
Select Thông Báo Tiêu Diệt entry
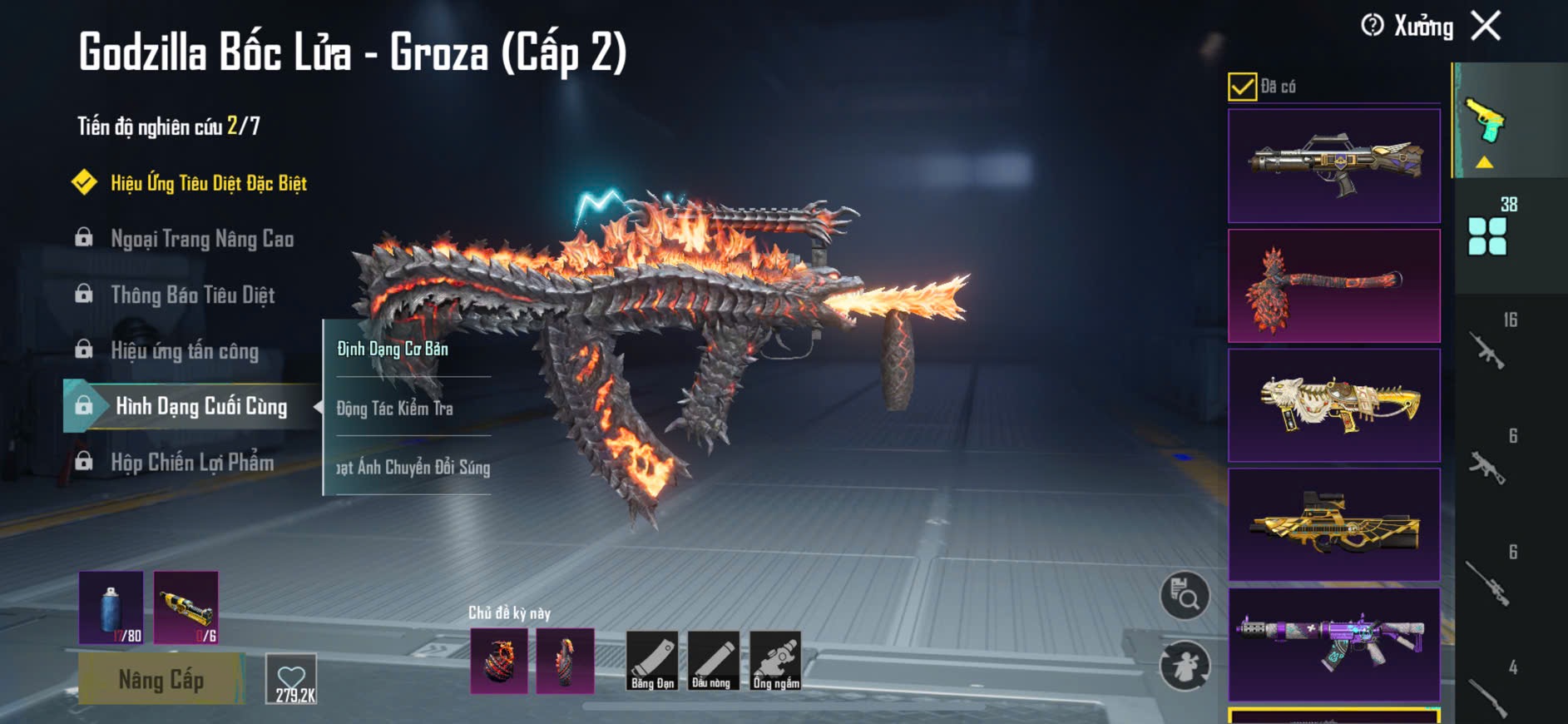coord(192,295)
